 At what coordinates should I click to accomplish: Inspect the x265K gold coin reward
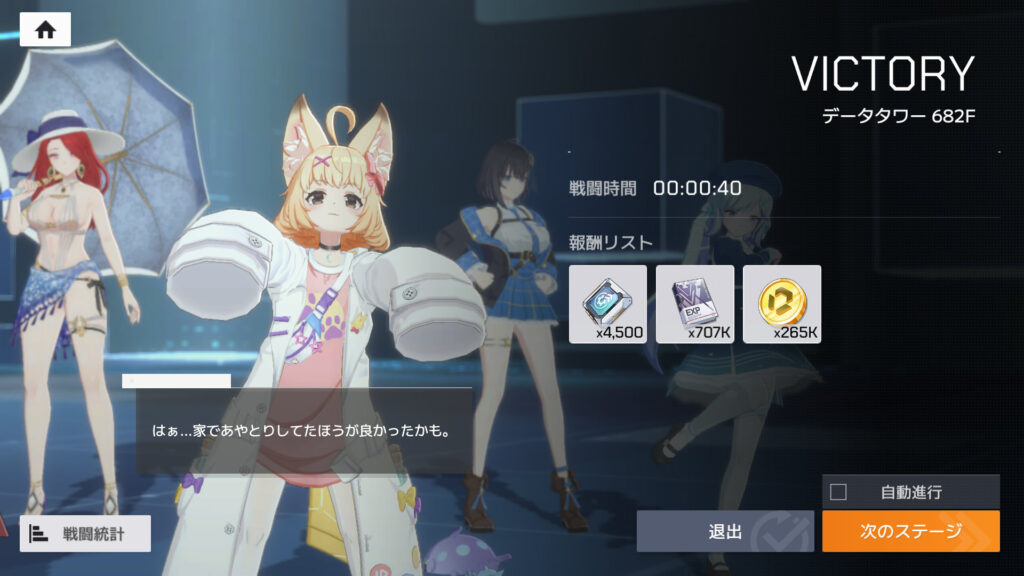pos(782,304)
